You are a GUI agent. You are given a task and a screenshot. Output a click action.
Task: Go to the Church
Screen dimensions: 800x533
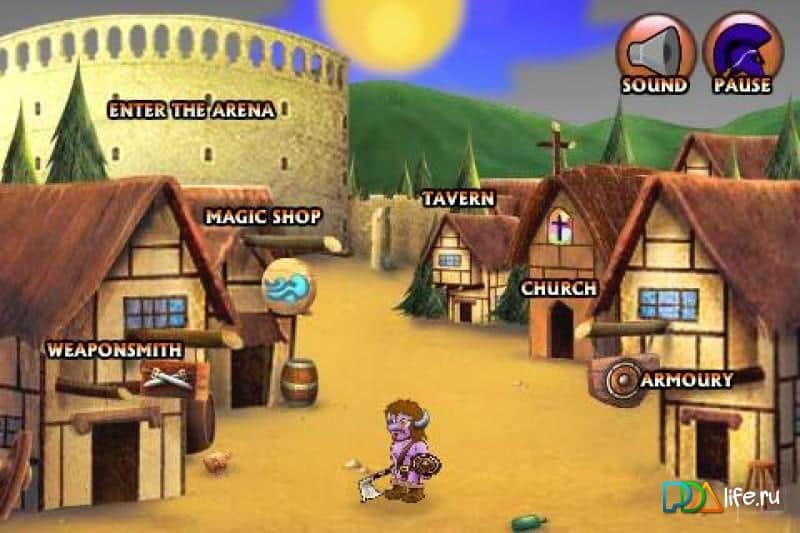click(x=558, y=288)
